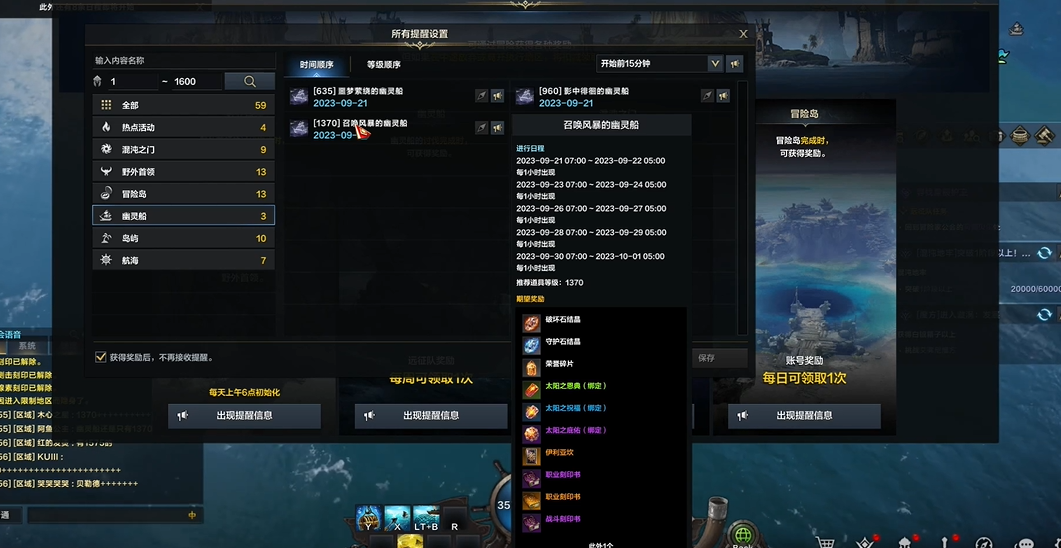Close the alarm settings window
Screen dimensions: 1061x548
click(743, 34)
